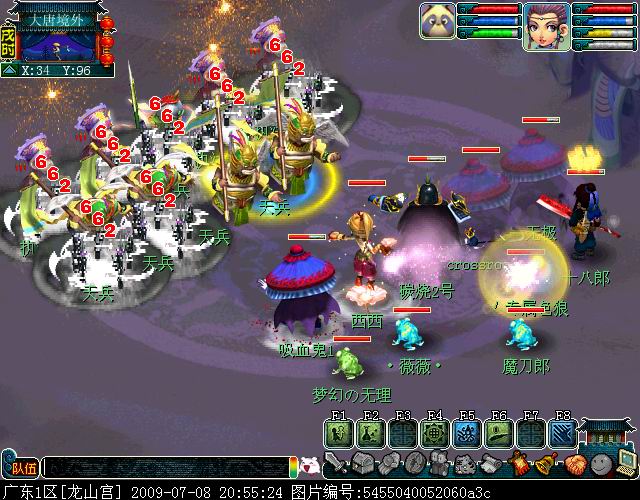The height and width of the screenshot is (500, 640).
Task: Select the F6 skill shortcut
Action: pos(499,433)
